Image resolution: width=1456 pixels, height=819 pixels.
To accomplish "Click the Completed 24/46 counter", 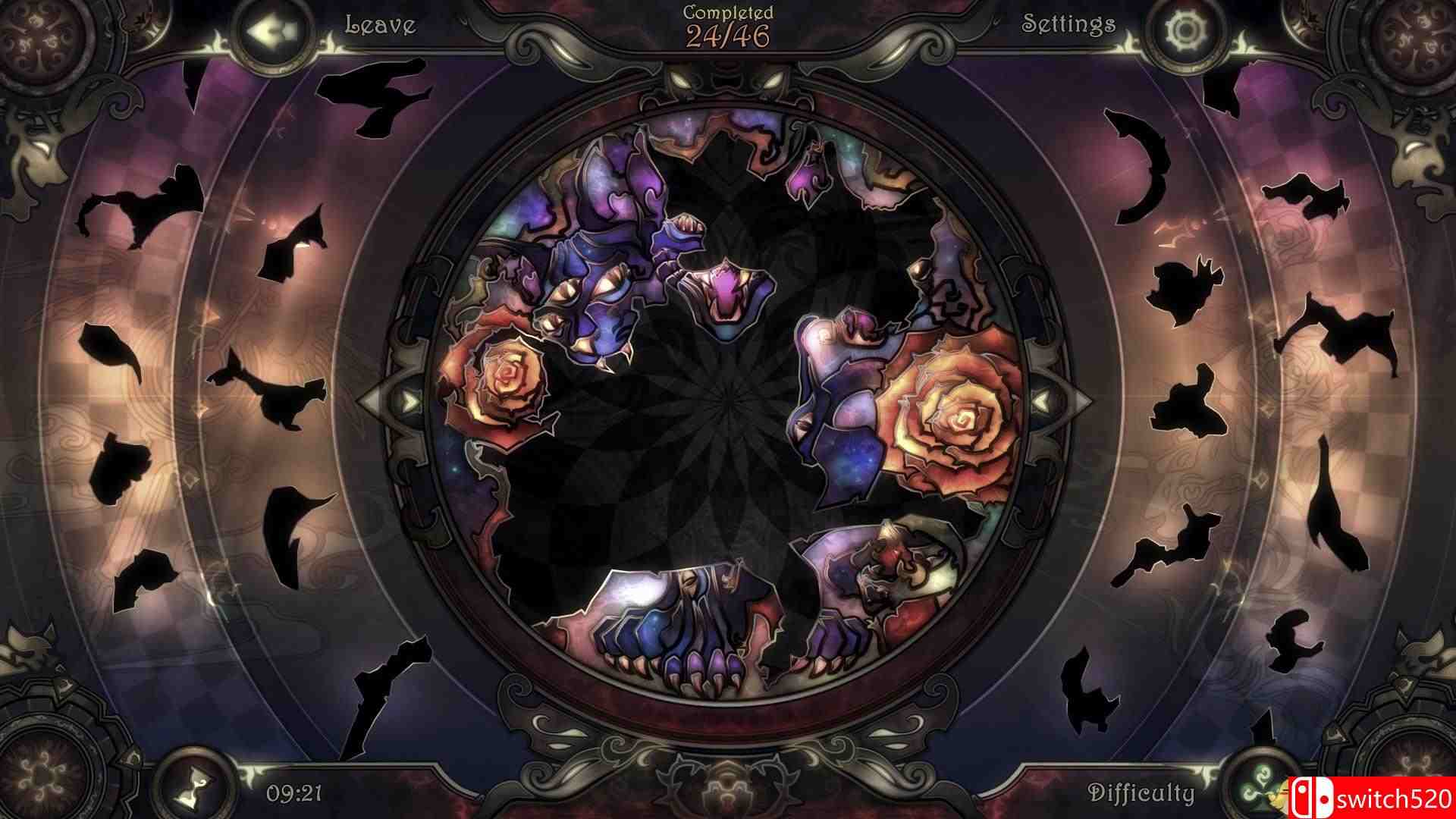I will click(x=726, y=23).
